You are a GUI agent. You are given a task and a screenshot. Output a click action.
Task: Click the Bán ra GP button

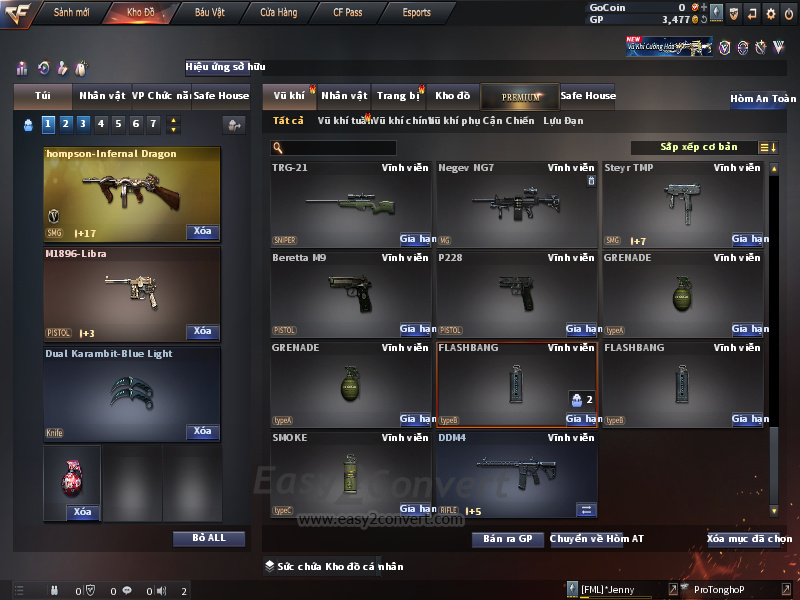pyautogui.click(x=507, y=539)
